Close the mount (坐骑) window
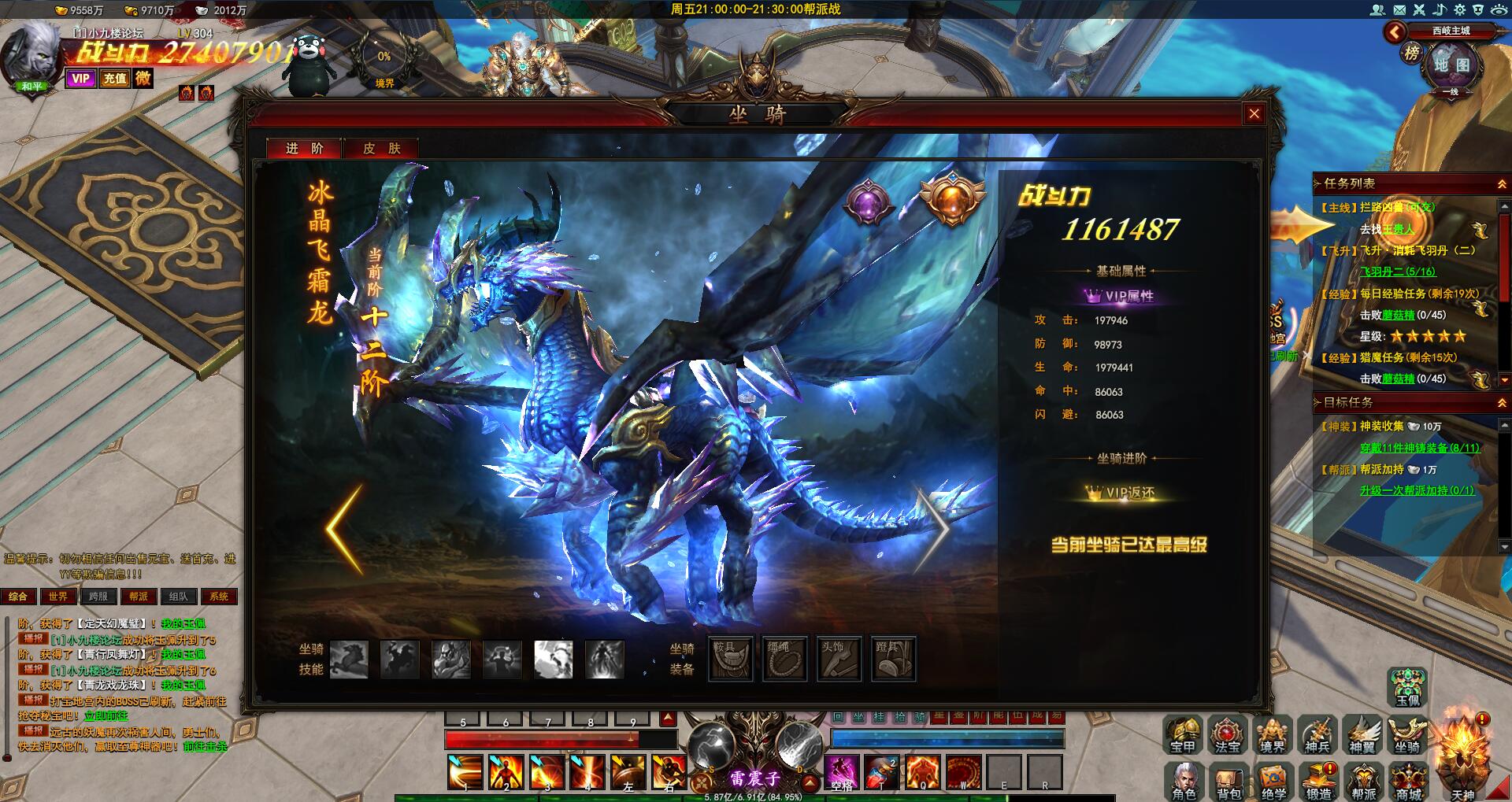 pyautogui.click(x=1254, y=114)
